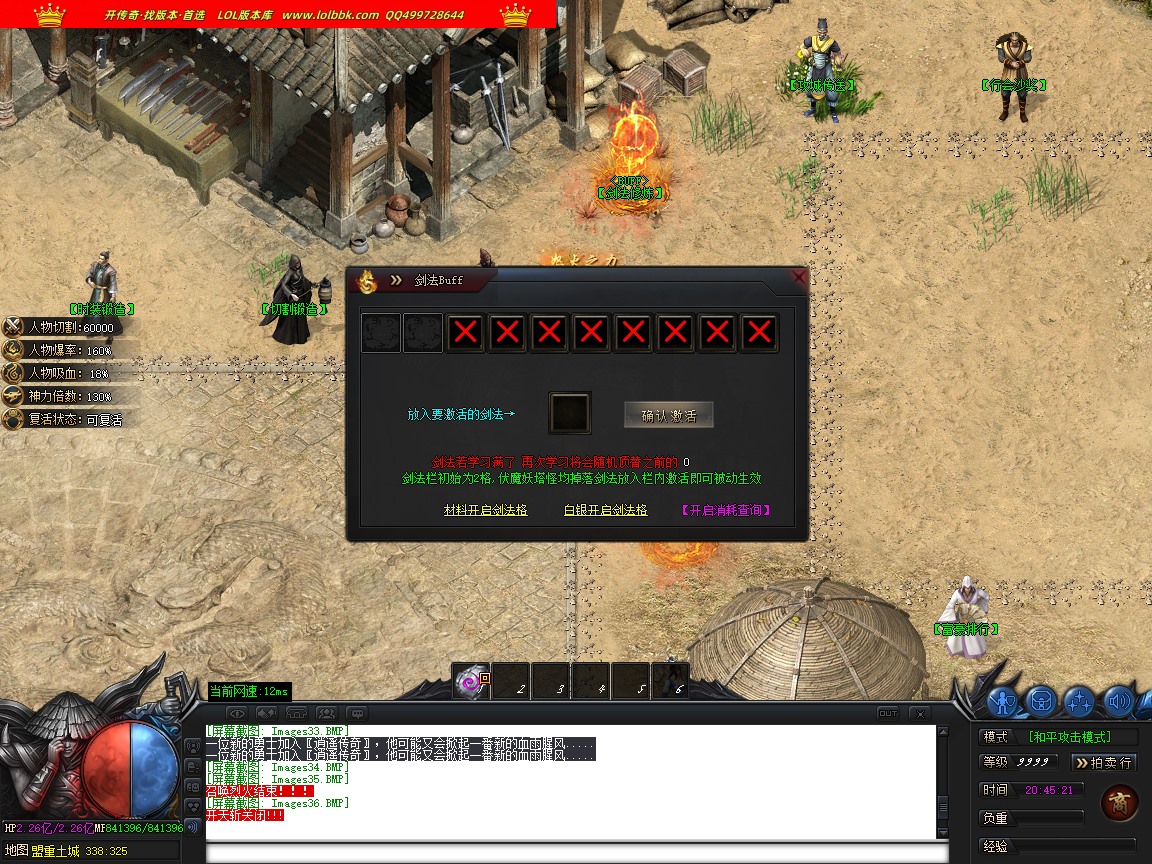This screenshot has height=864, width=1152.
Task: Open the lolbbk.com banner at top
Action: 278,14
